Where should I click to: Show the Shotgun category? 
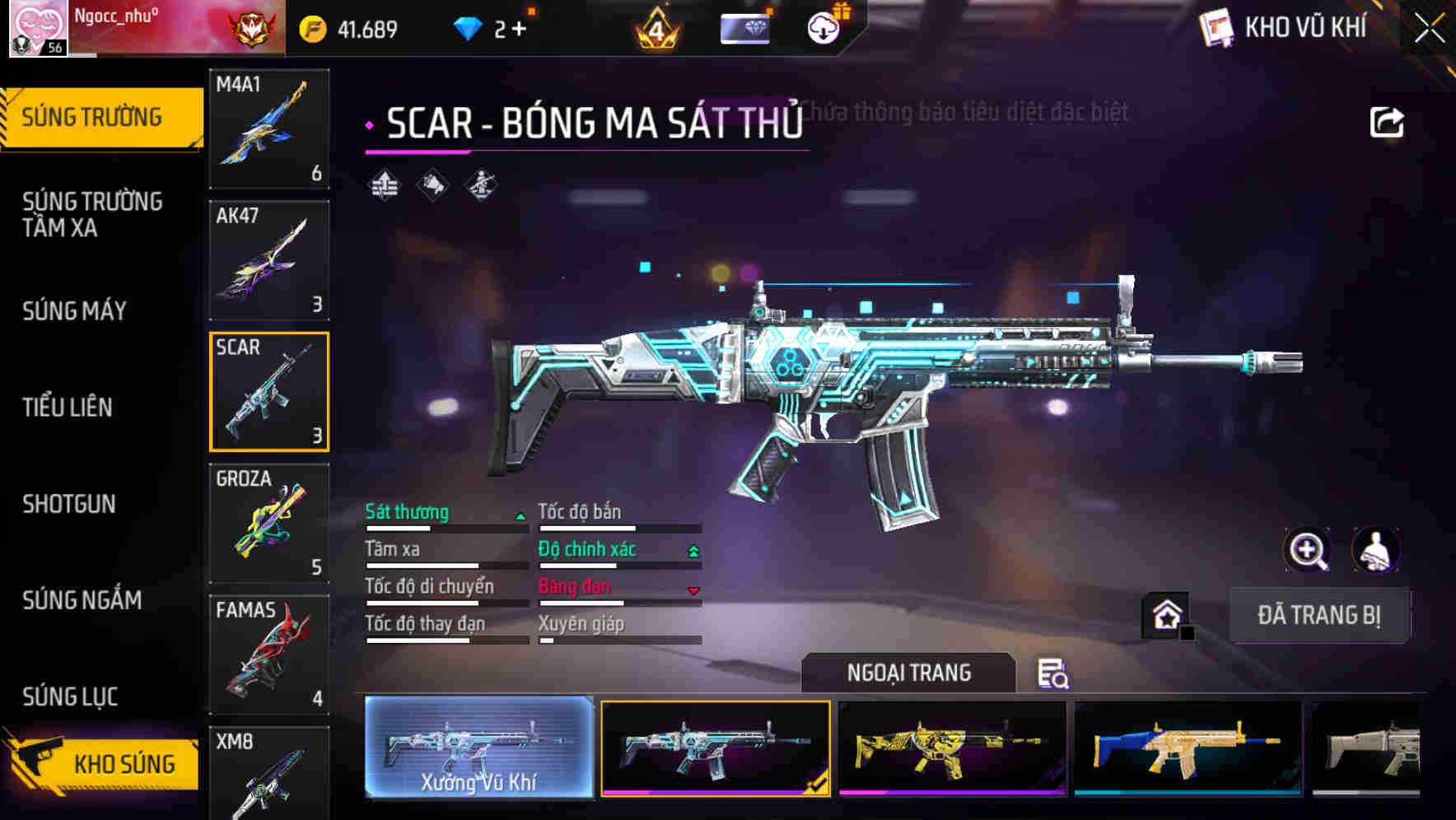pos(69,504)
